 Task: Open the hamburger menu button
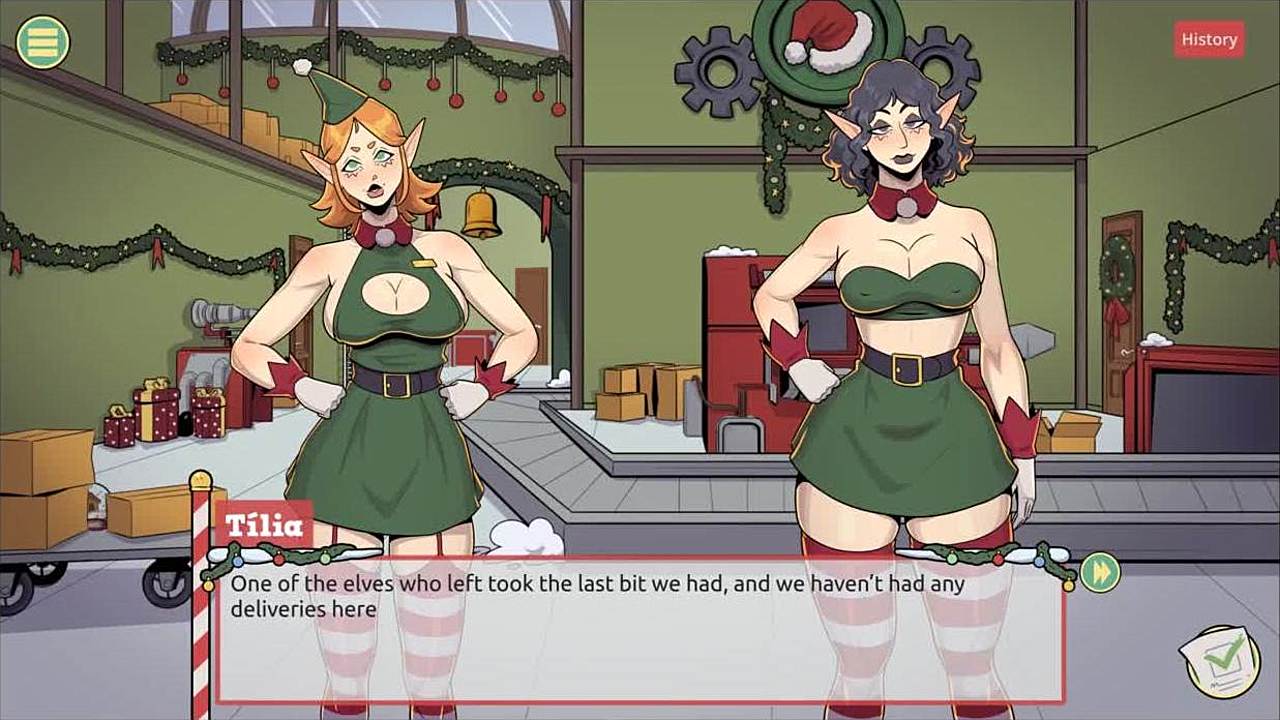(42, 42)
